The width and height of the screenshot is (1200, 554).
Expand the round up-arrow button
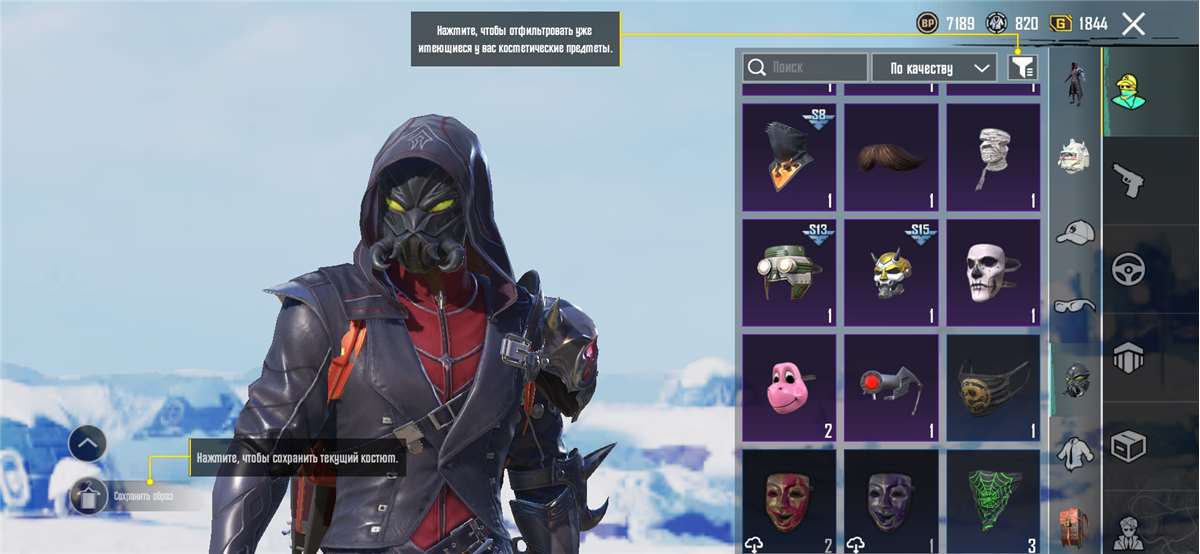pyautogui.click(x=87, y=443)
